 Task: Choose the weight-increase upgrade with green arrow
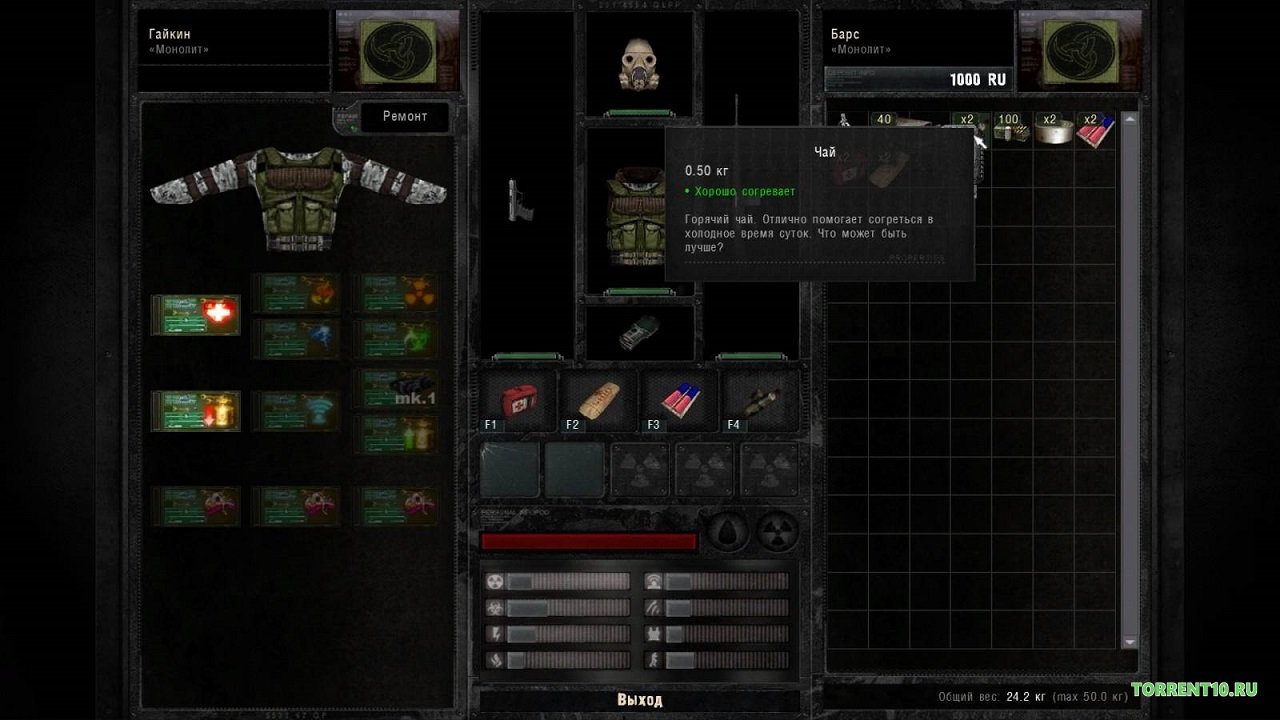tap(396, 434)
